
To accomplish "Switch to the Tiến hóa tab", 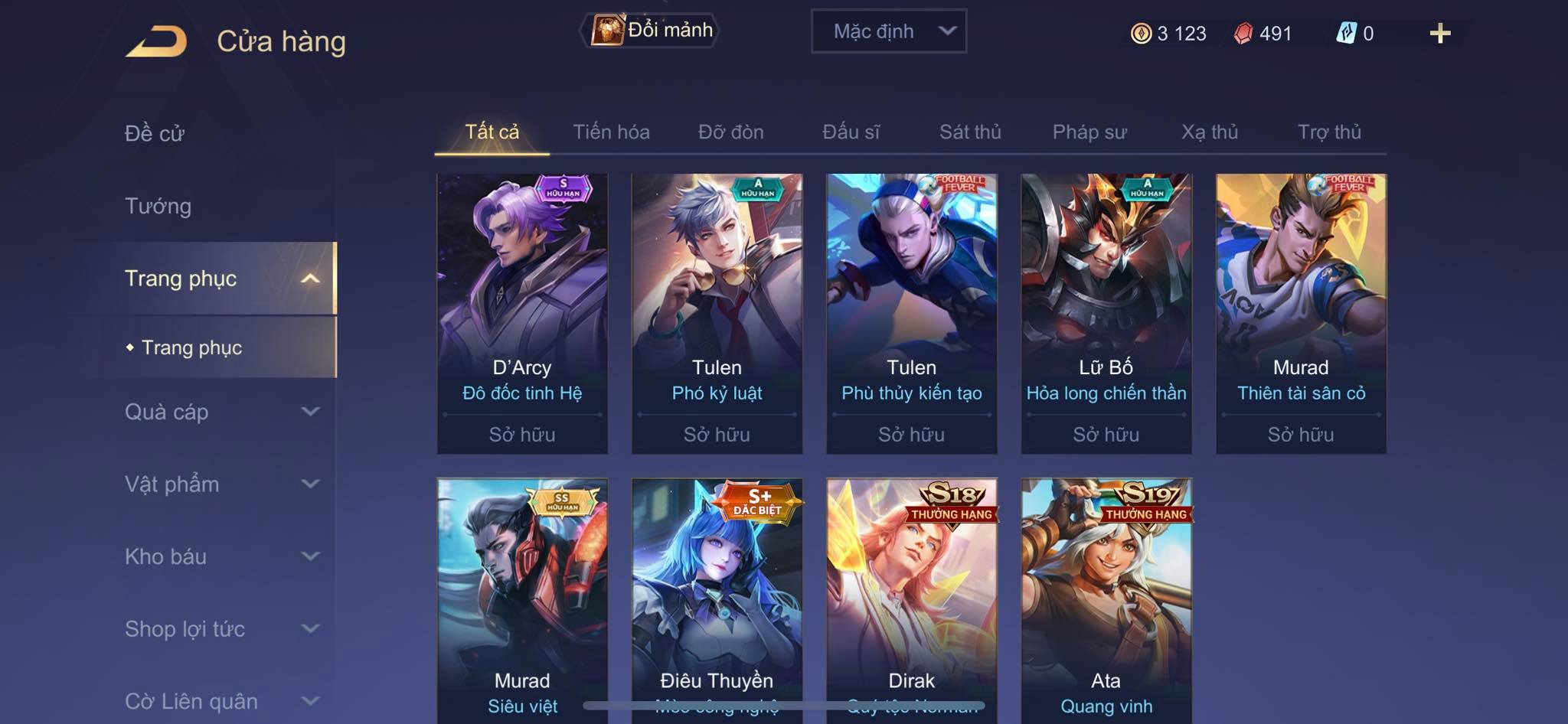I will pos(611,132).
